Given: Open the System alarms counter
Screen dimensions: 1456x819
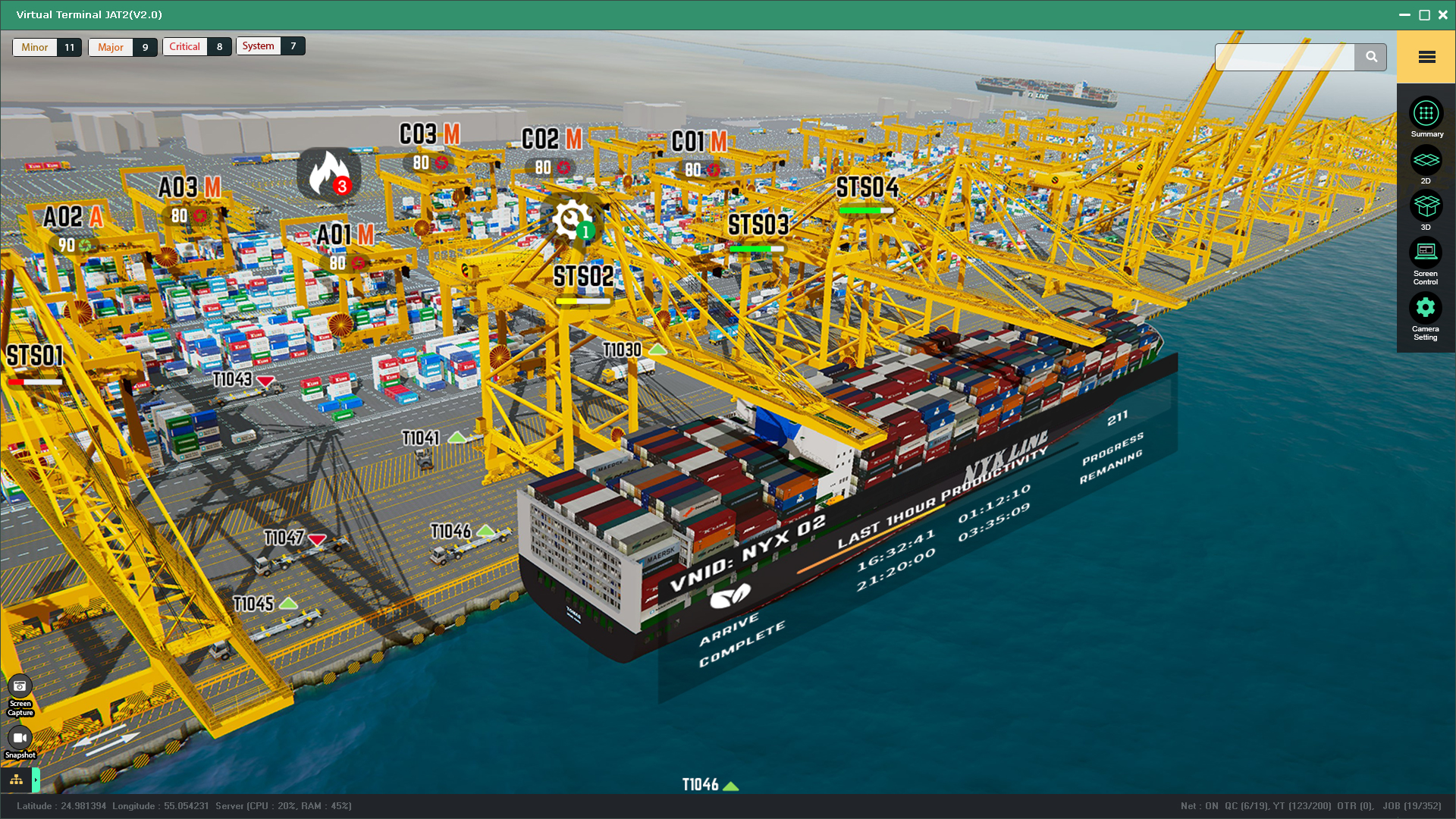Looking at the screenshot, I should click(x=259, y=45).
